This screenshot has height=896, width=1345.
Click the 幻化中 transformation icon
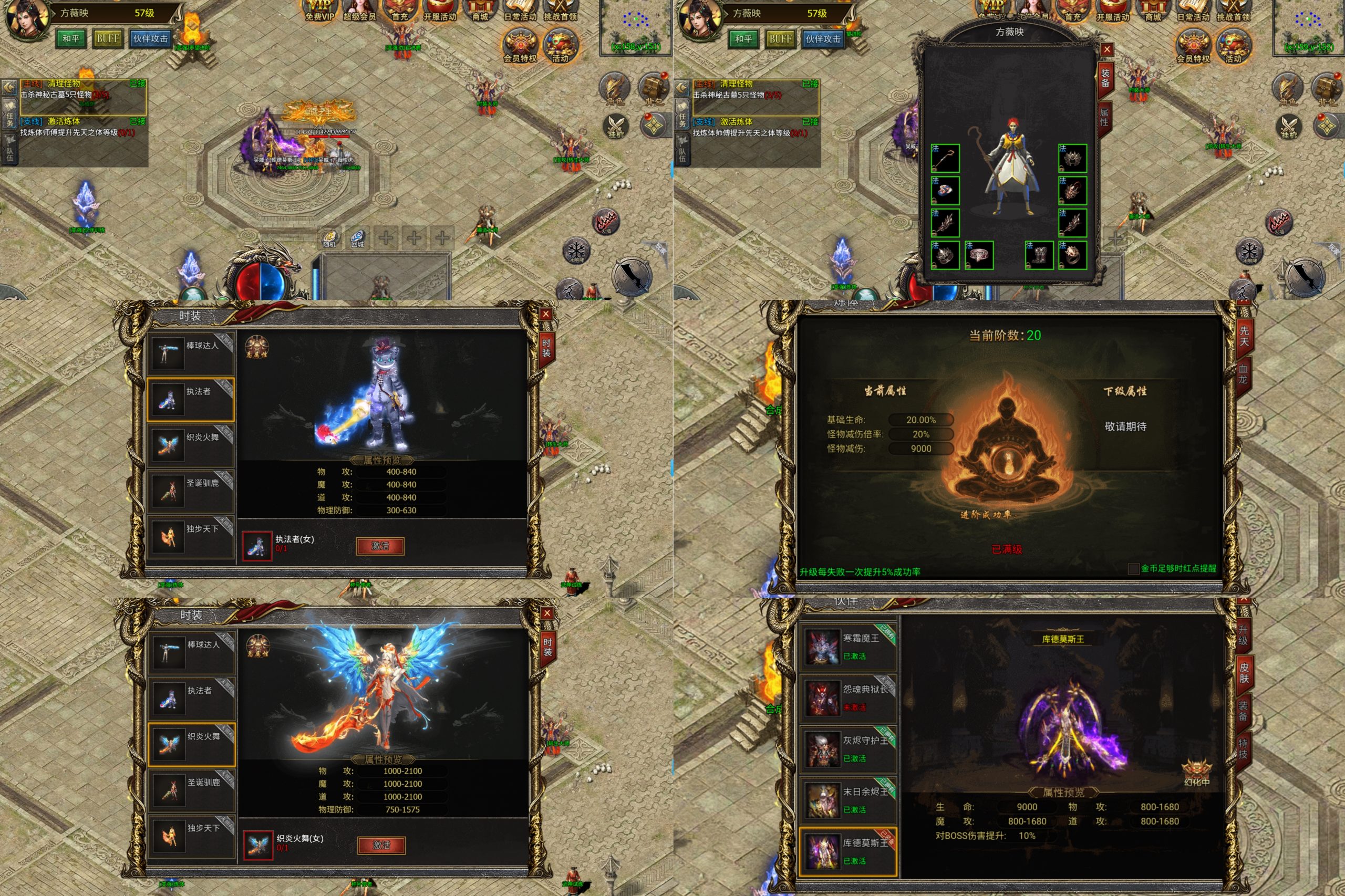[x=1196, y=772]
